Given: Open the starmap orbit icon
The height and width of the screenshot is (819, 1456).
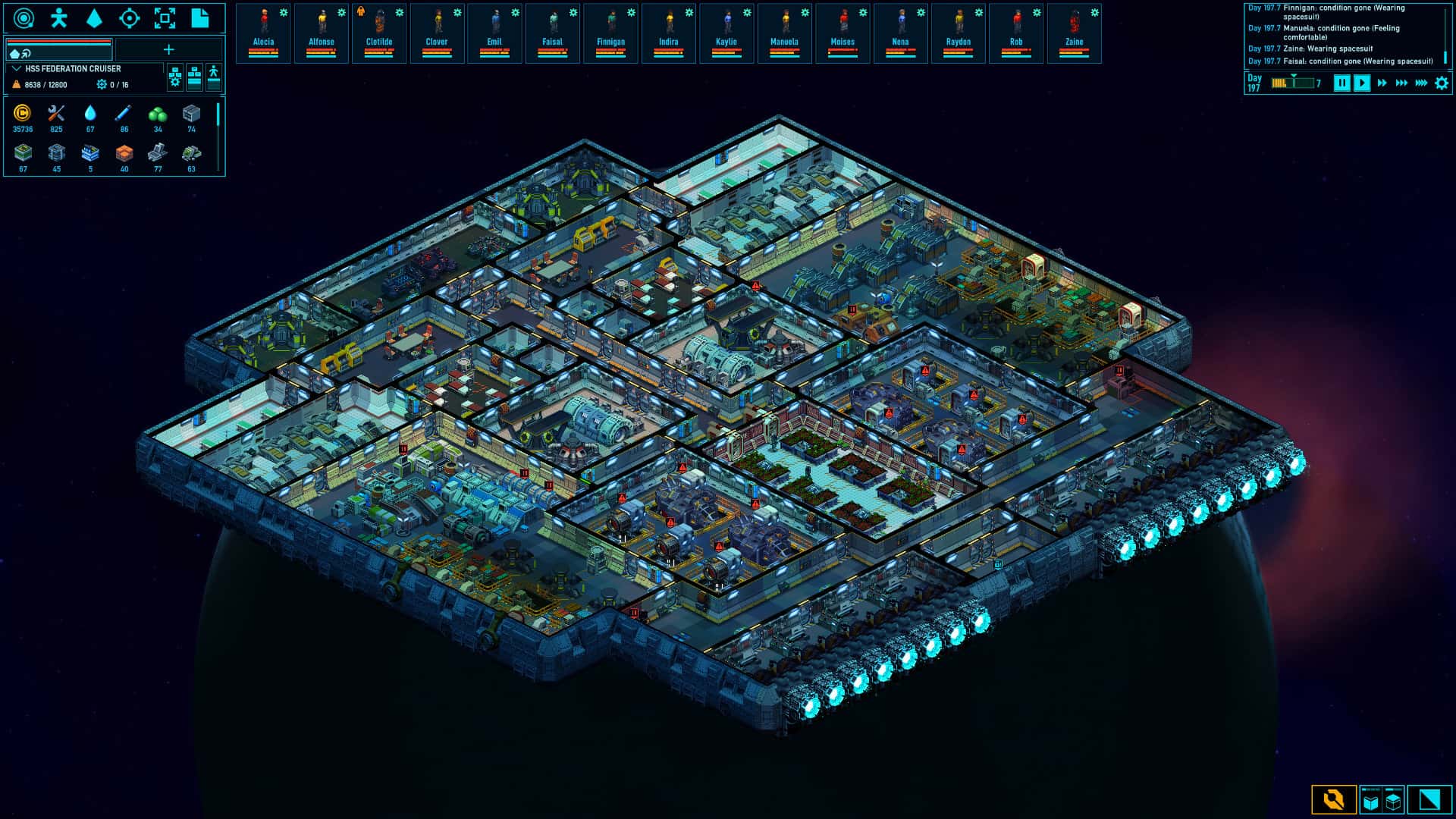Looking at the screenshot, I should tap(24, 18).
